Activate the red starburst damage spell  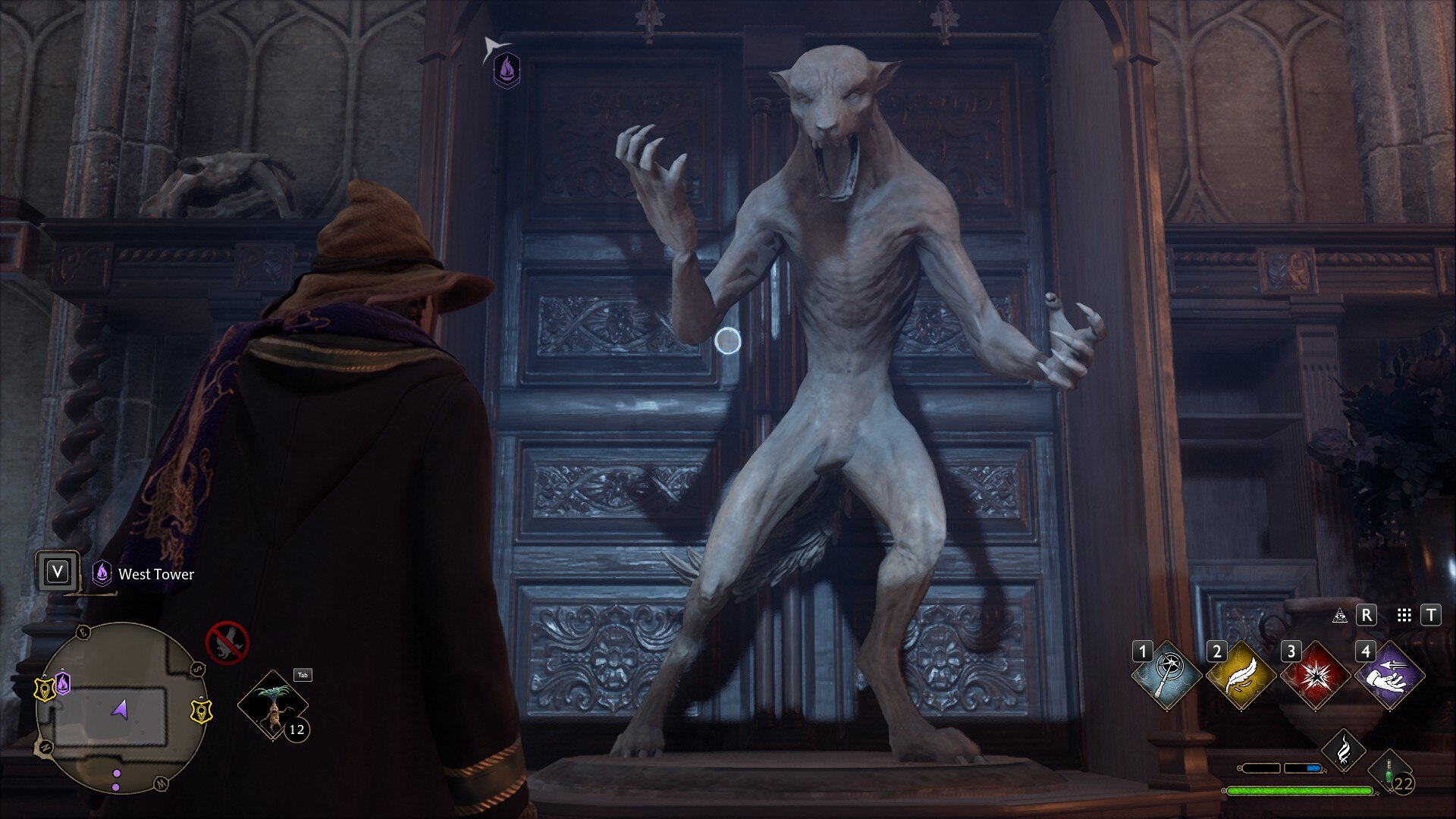[x=1315, y=675]
